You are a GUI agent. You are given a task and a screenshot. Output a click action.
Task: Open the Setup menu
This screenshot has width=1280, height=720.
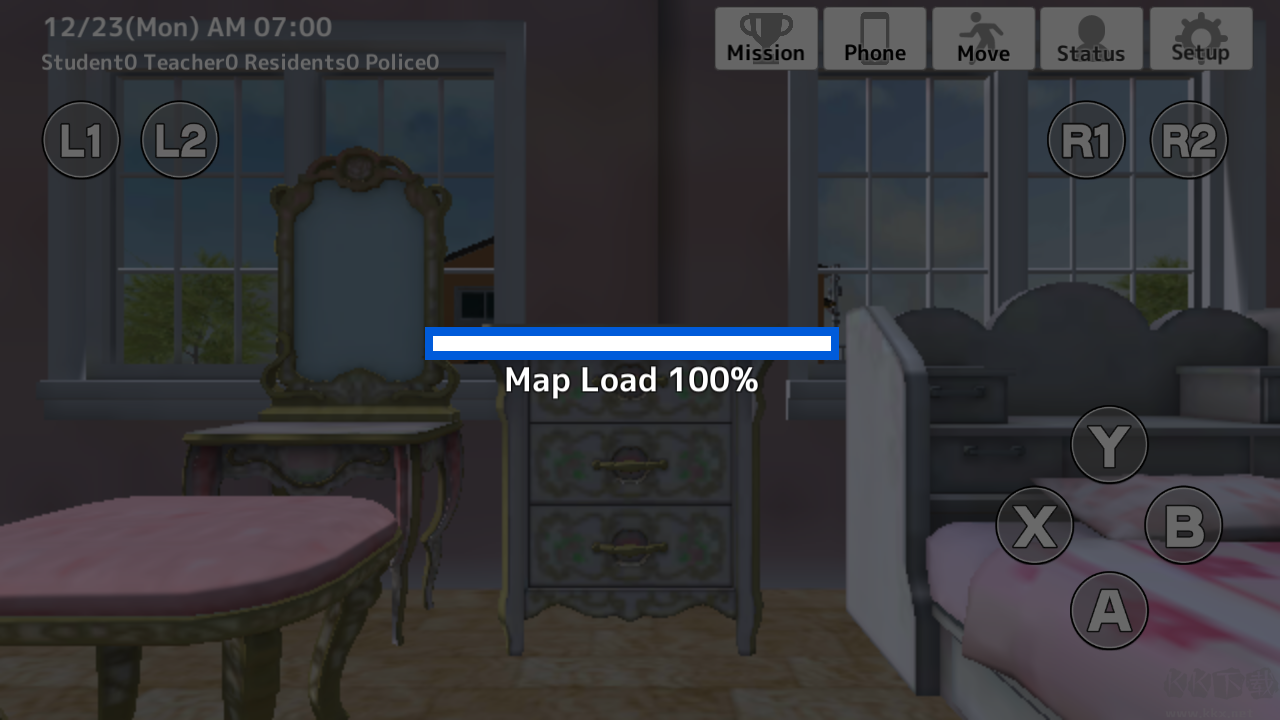pos(1200,39)
